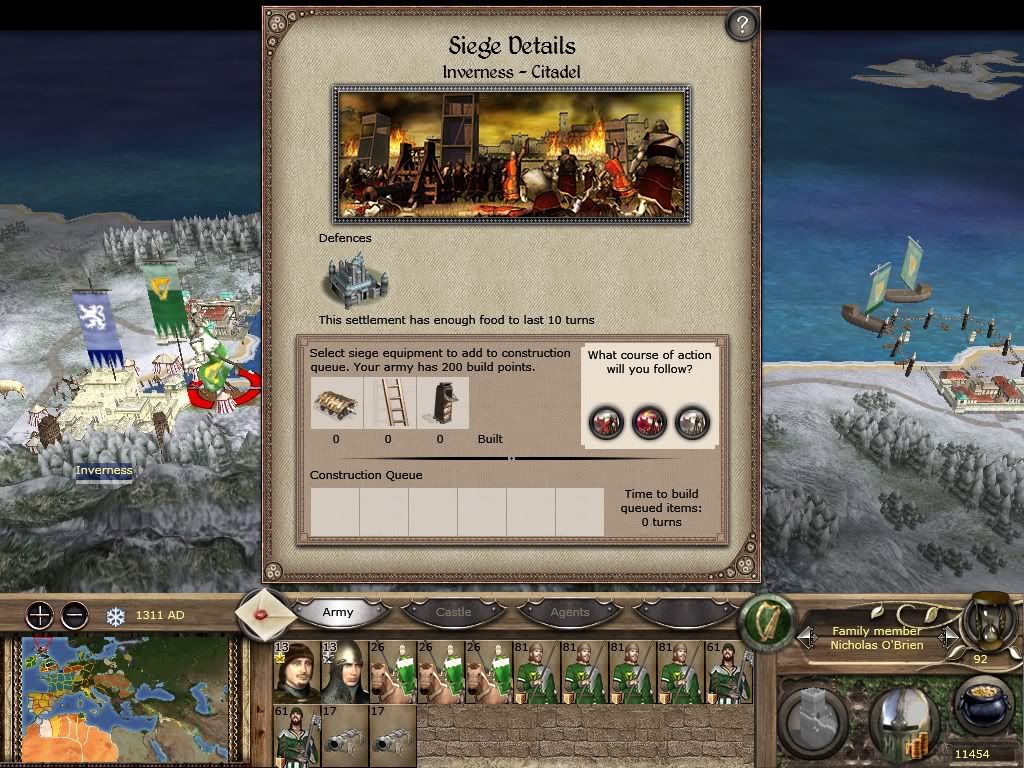This screenshot has width=1024, height=768.
Task: Switch to the Army tab
Action: click(338, 612)
